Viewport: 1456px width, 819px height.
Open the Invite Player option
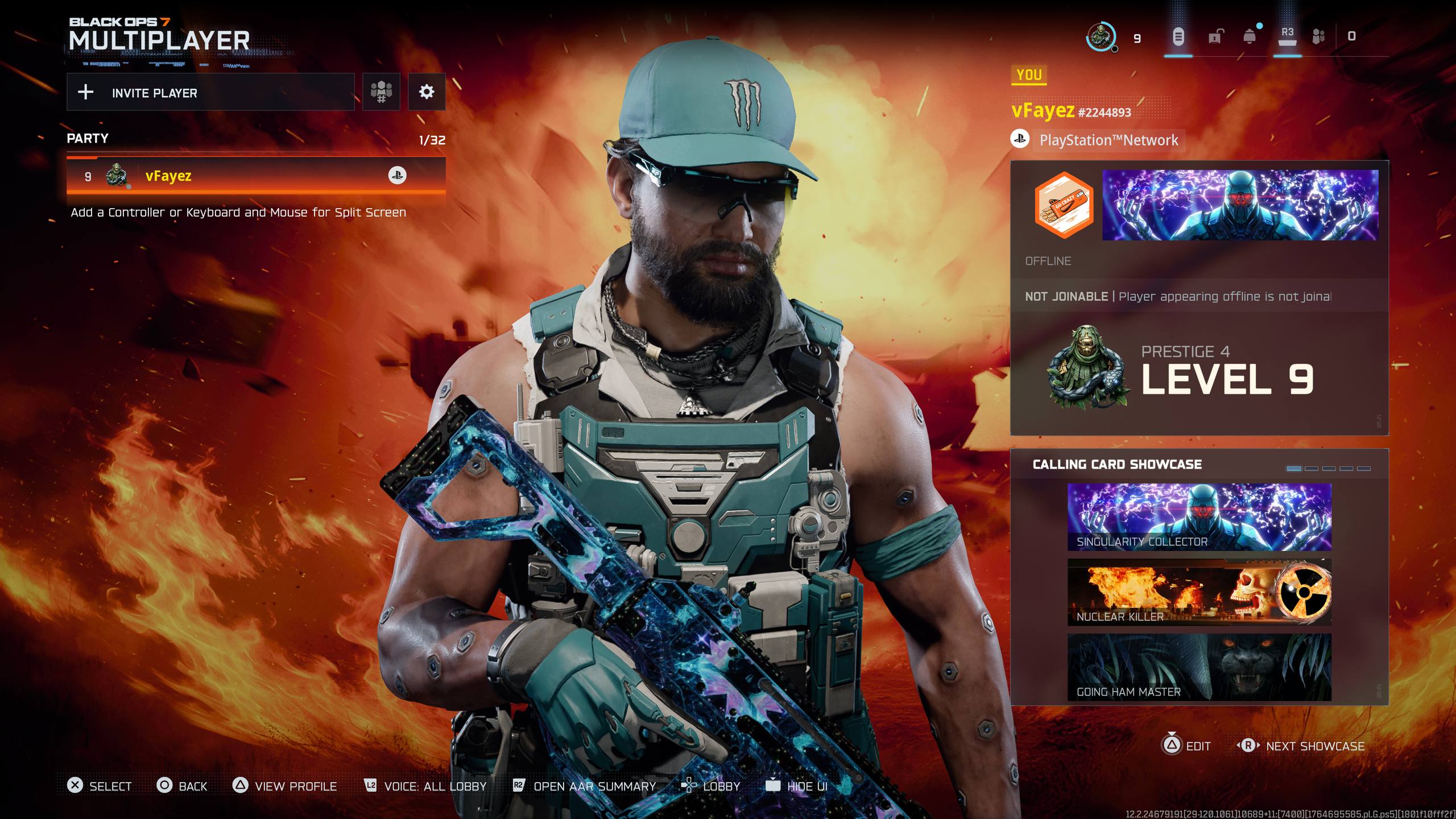pyautogui.click(x=210, y=92)
